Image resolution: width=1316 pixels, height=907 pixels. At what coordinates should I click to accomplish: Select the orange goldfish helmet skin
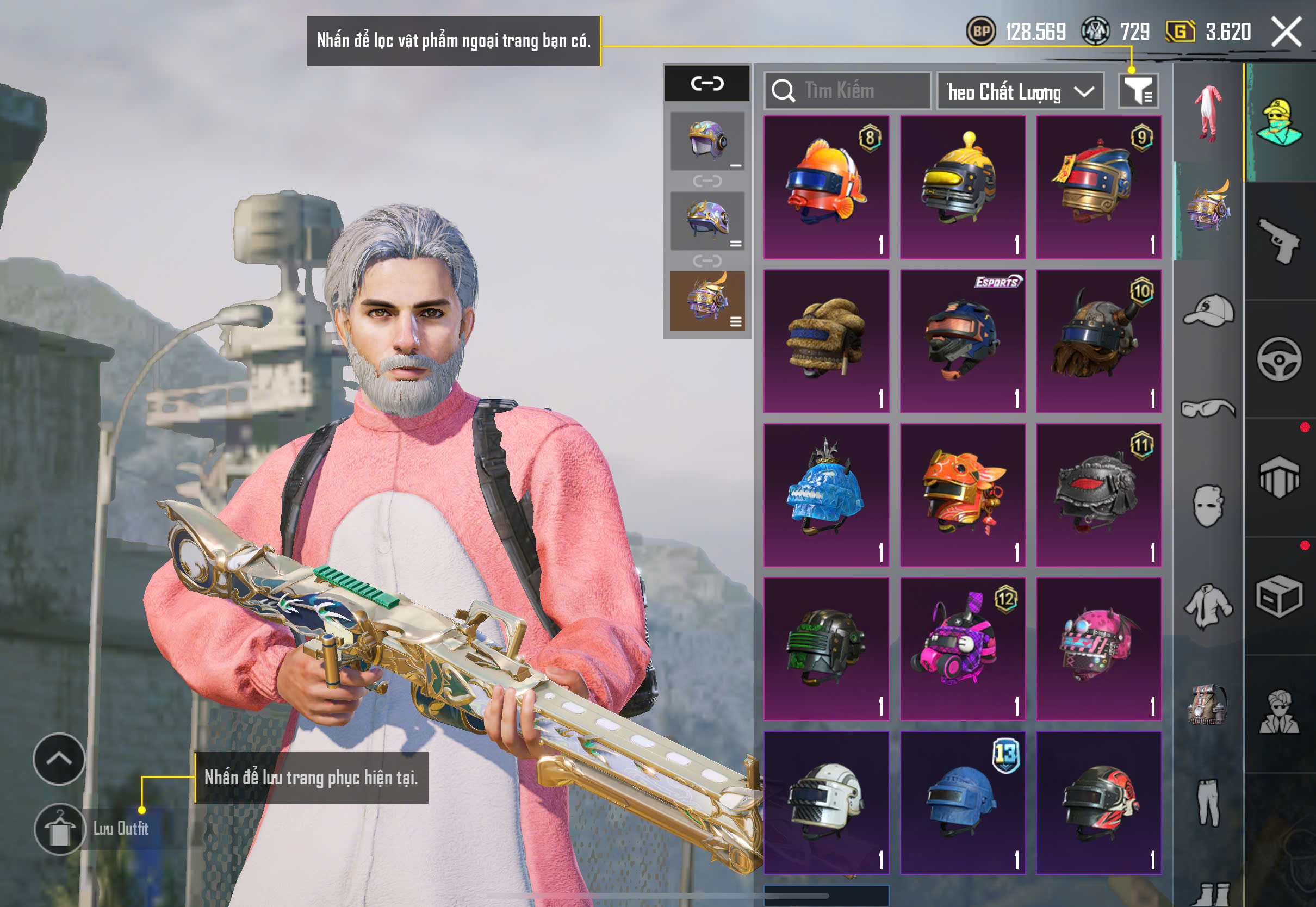point(826,187)
